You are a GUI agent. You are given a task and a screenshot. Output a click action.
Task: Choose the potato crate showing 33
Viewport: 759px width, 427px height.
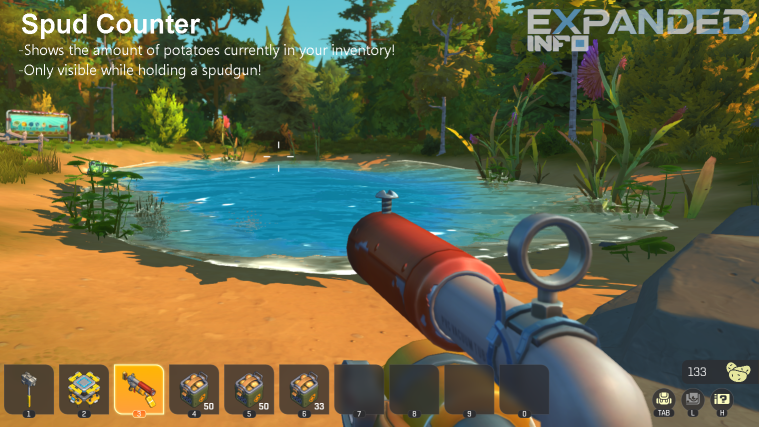303,388
